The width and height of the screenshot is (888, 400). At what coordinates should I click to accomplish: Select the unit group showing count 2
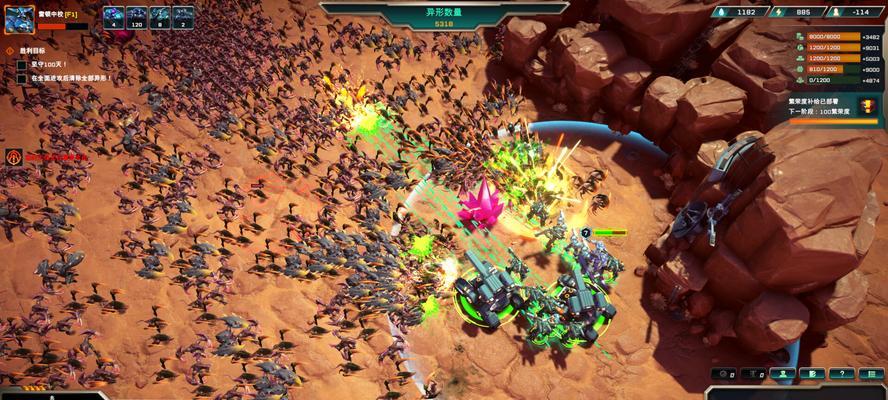pos(183,16)
